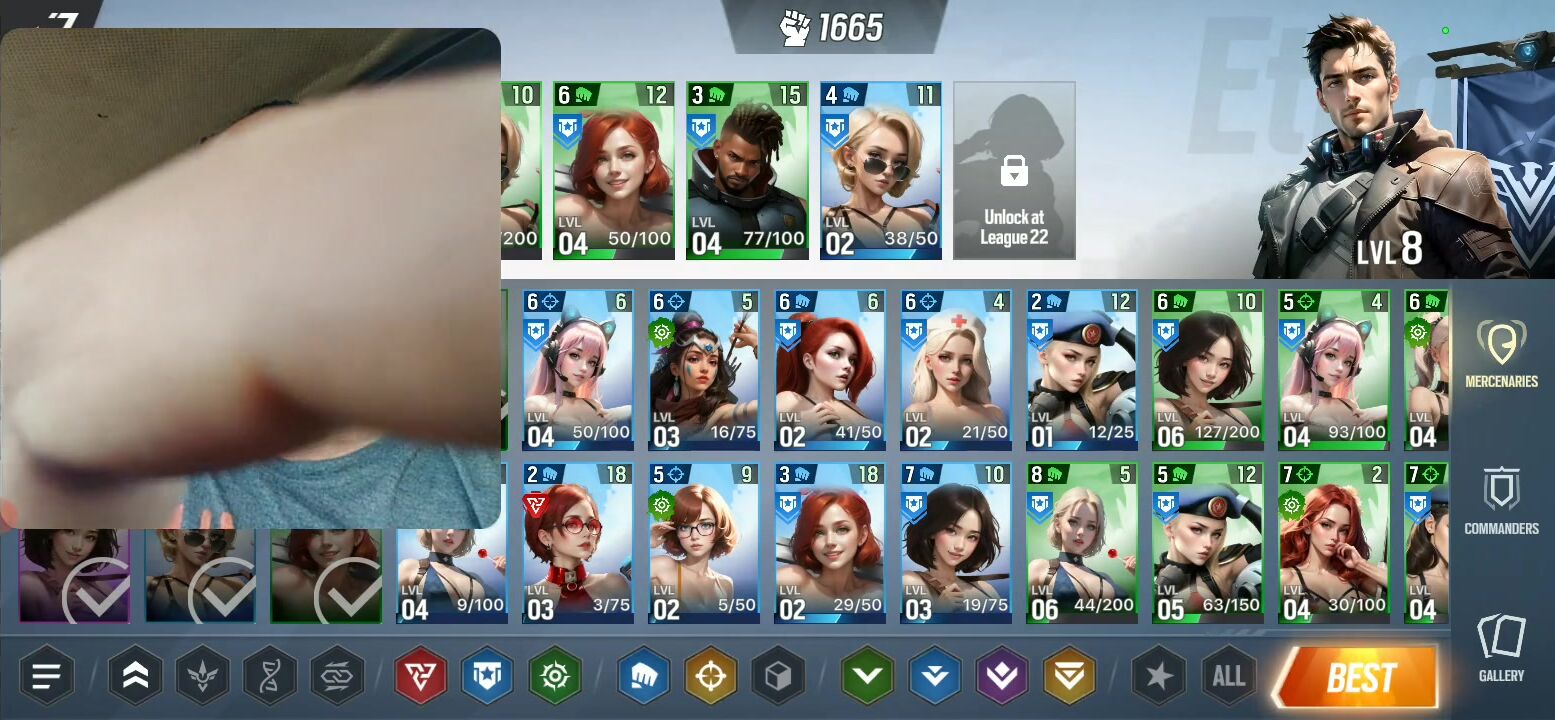Choose the dreadlocked male mercenary card

(x=746, y=171)
